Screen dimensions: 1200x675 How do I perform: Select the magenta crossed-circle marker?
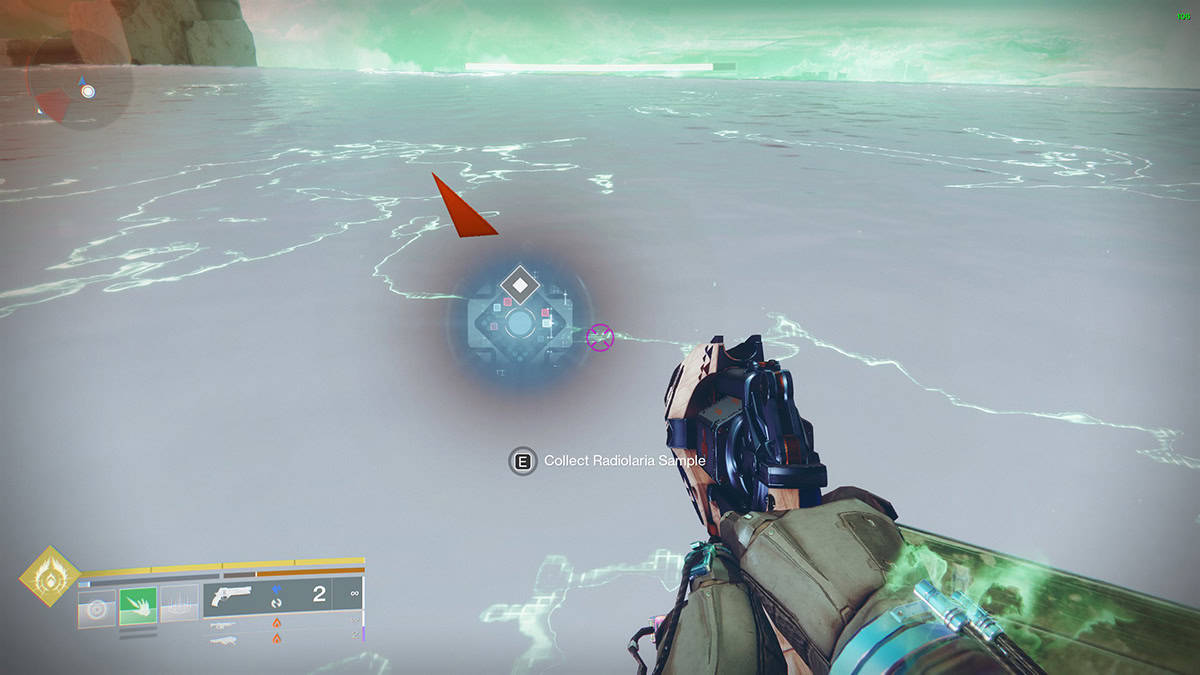click(600, 338)
